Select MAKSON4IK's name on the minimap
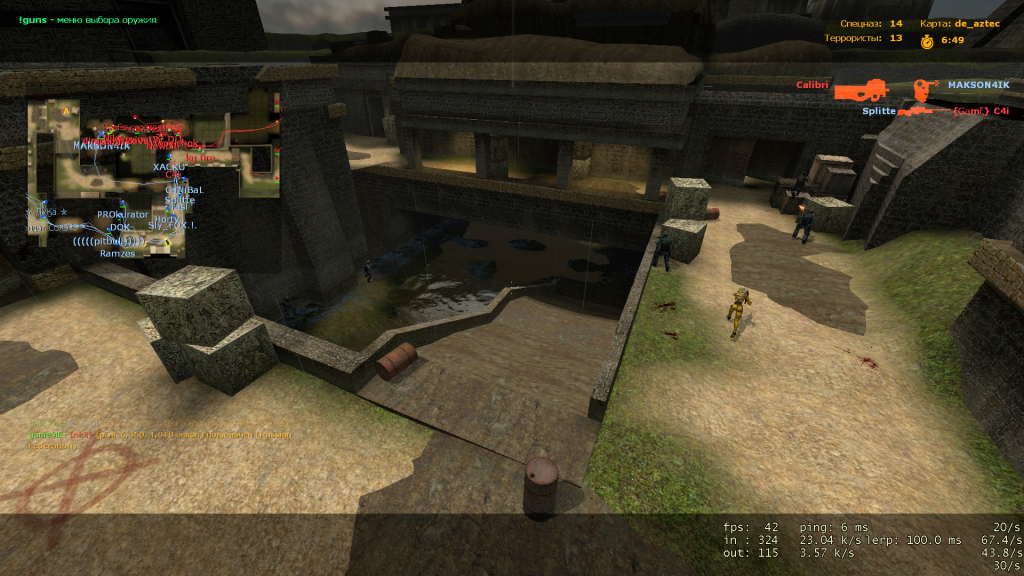Viewport: 1024px width, 576px height. (x=101, y=146)
